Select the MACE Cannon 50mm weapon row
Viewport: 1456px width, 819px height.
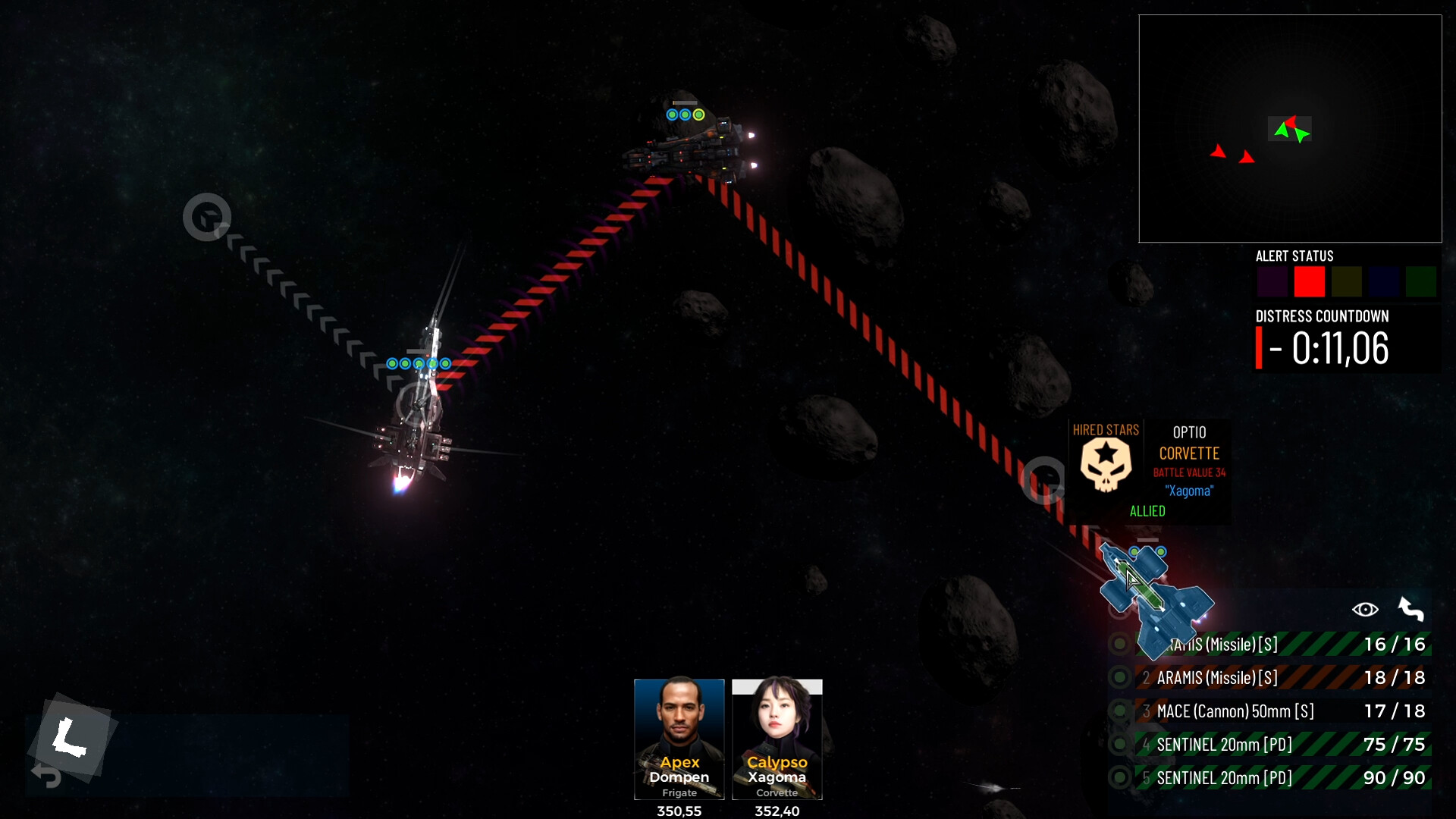tap(1282, 711)
